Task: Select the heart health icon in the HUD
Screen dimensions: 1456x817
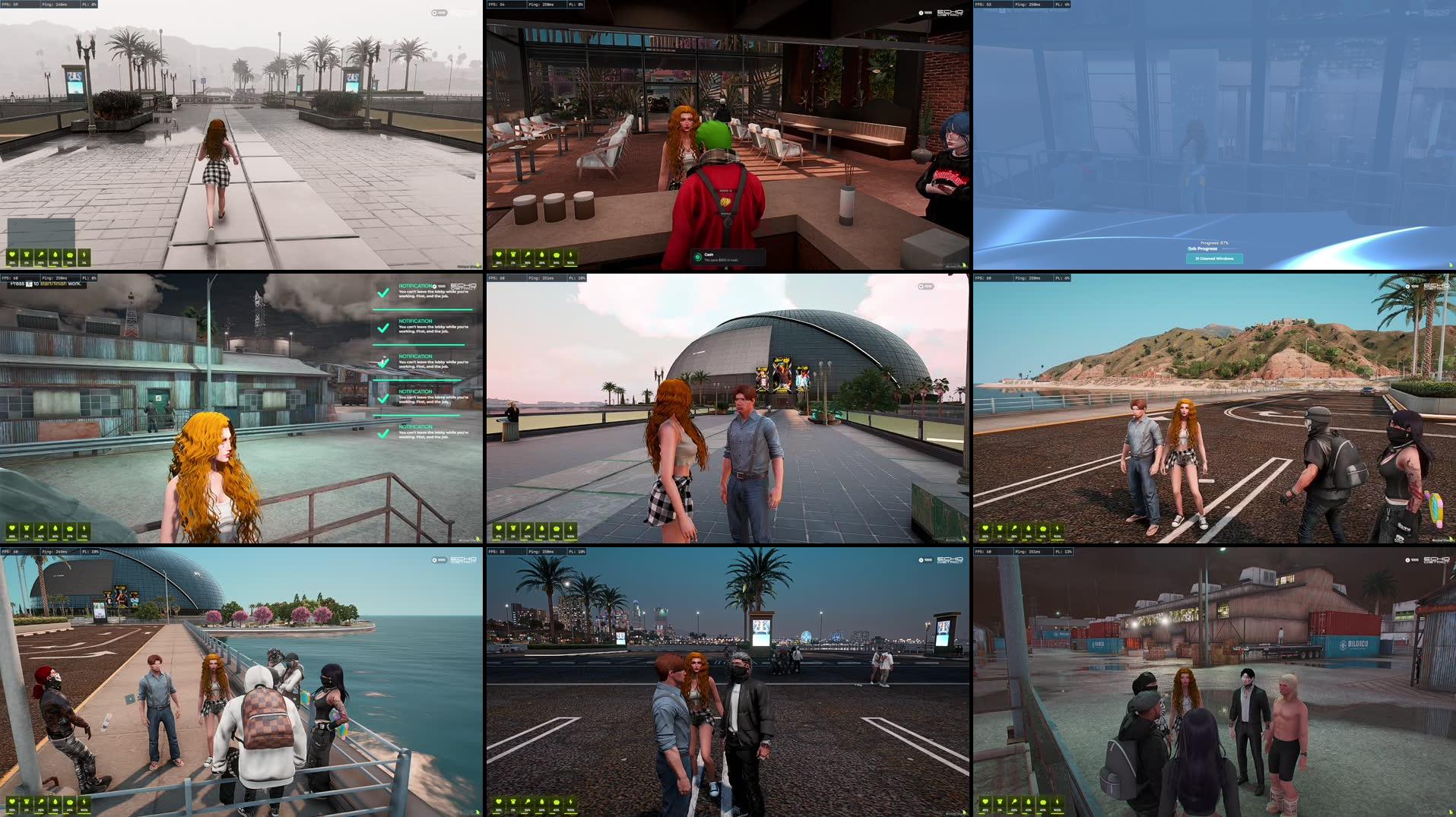Action: tap(12, 254)
